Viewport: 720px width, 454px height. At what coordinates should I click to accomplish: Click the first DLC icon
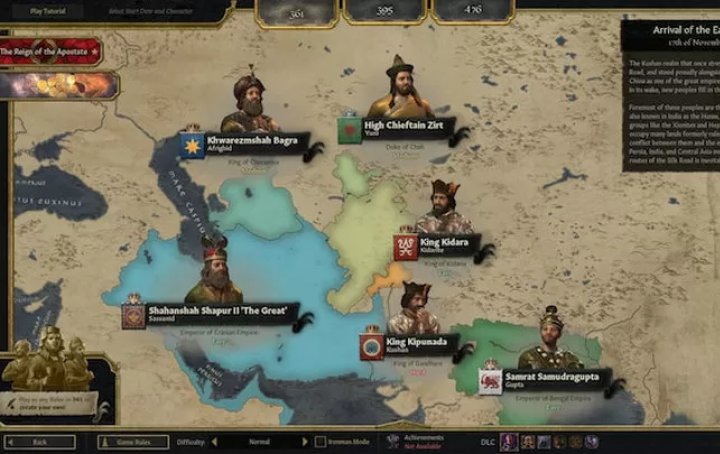point(509,441)
